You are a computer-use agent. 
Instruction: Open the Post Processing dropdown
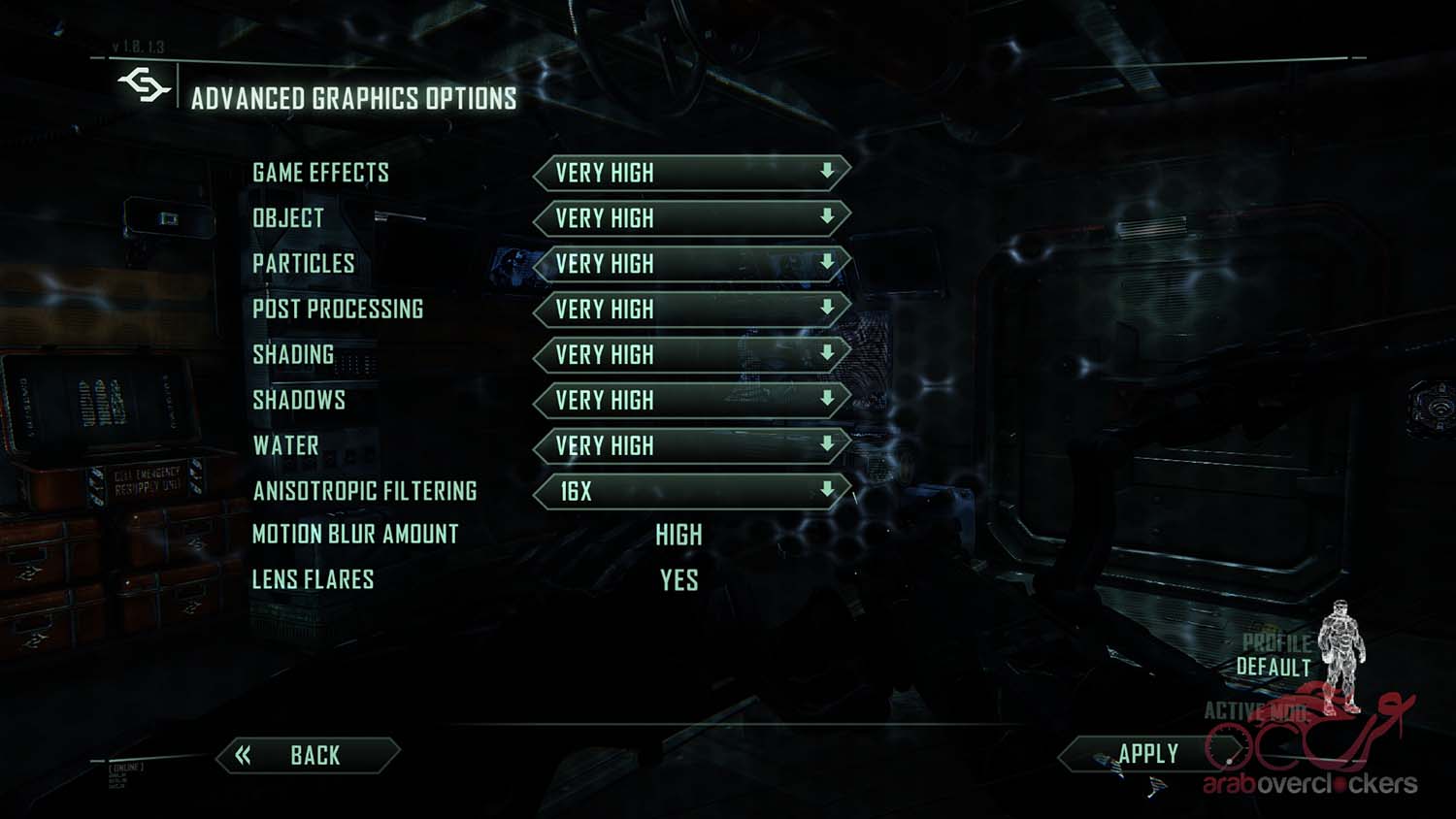[691, 309]
